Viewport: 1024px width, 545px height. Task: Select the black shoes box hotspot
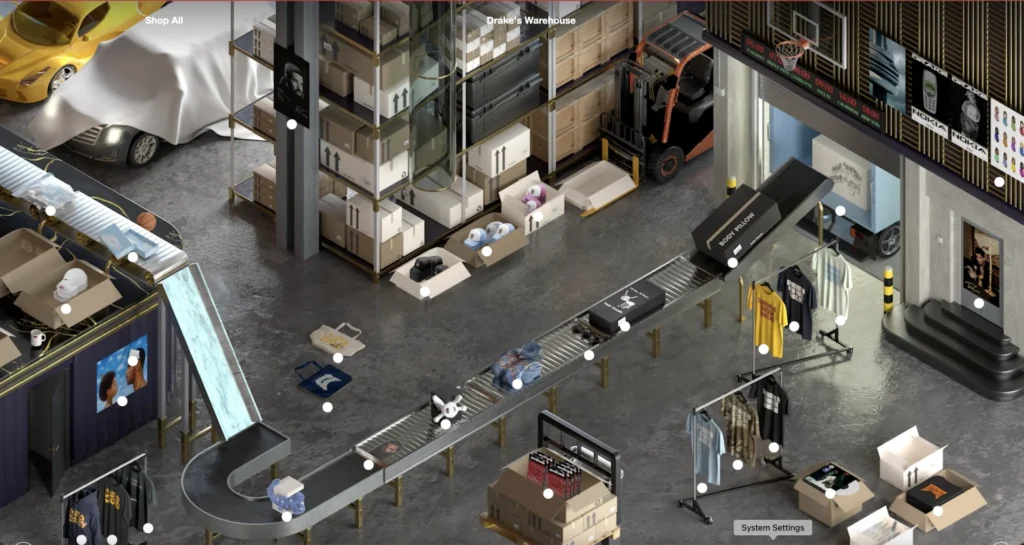coord(425,292)
